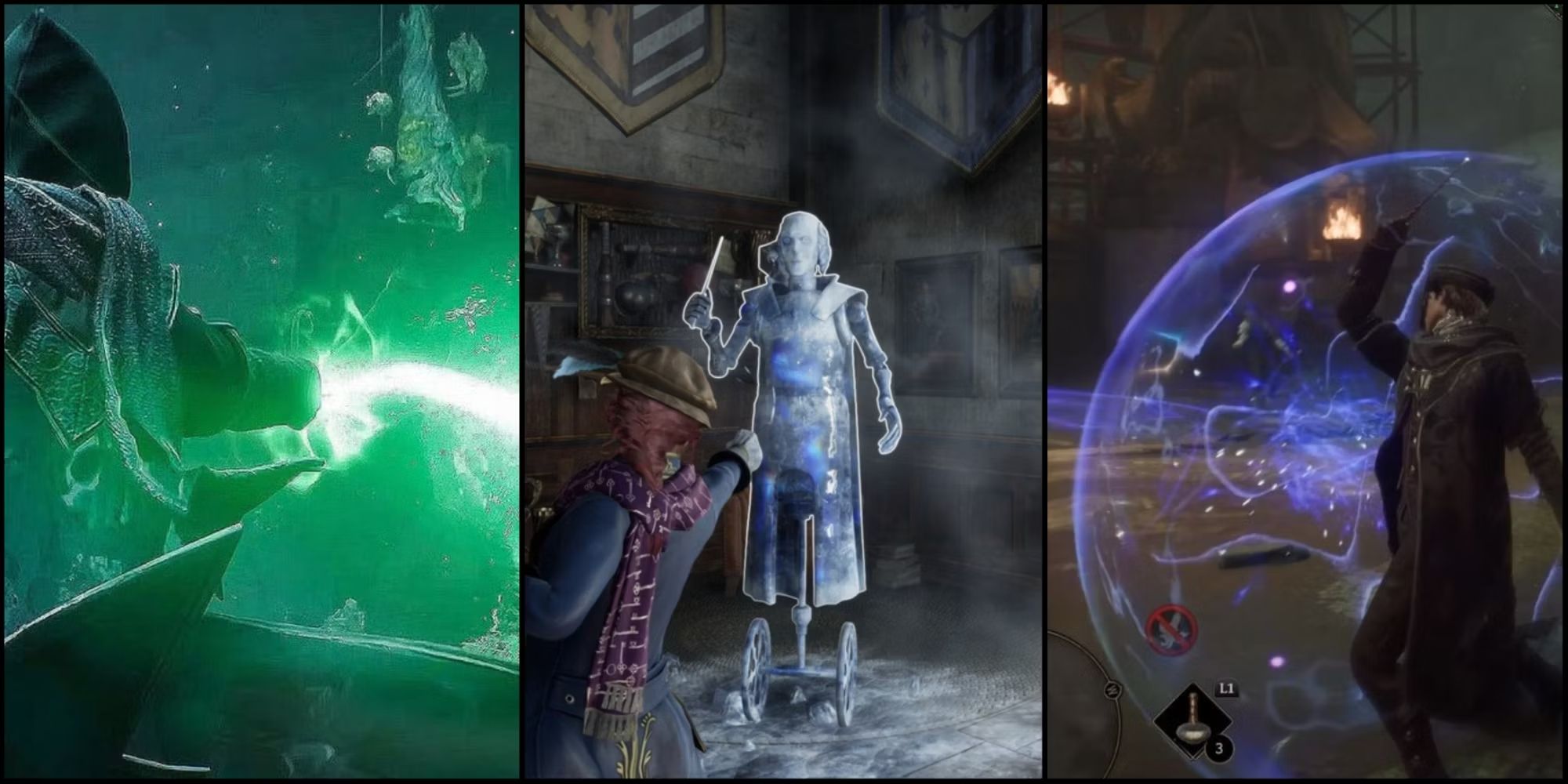1568x784 pixels.
Task: Click the diamond-shaped item slot on the HUD
Action: click(1193, 720)
